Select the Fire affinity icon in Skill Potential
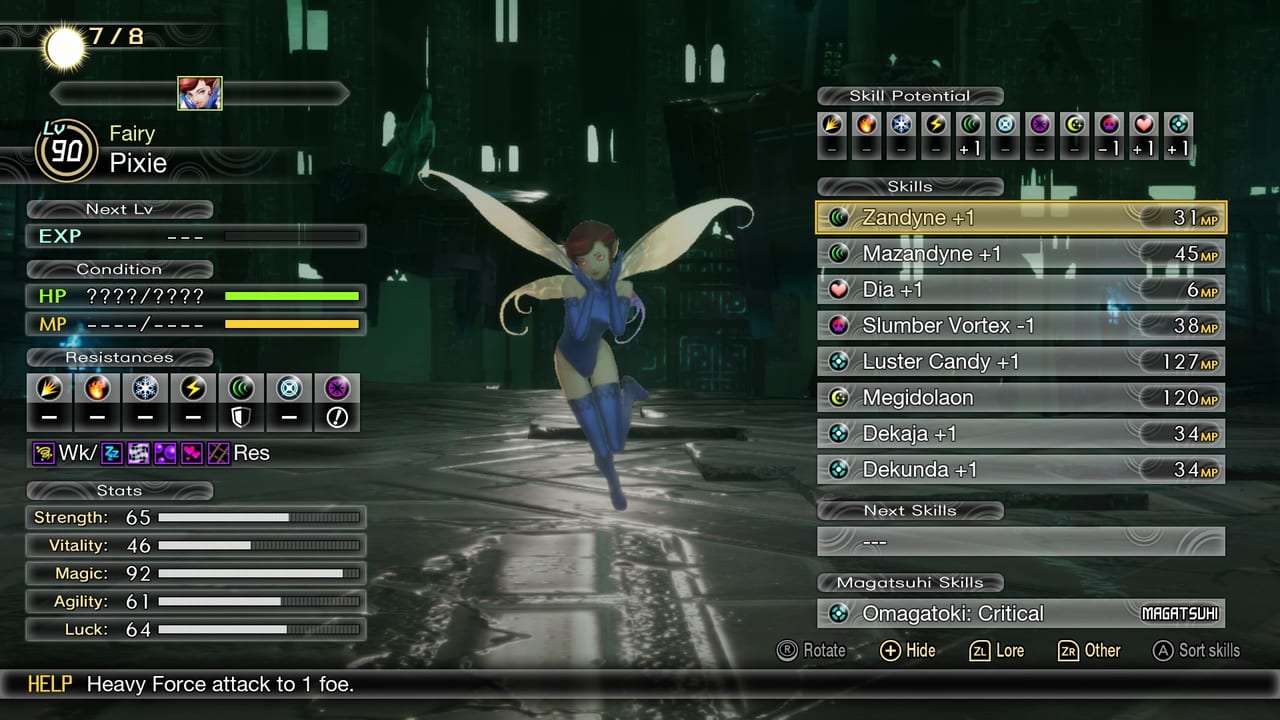The image size is (1280, 720). (867, 128)
